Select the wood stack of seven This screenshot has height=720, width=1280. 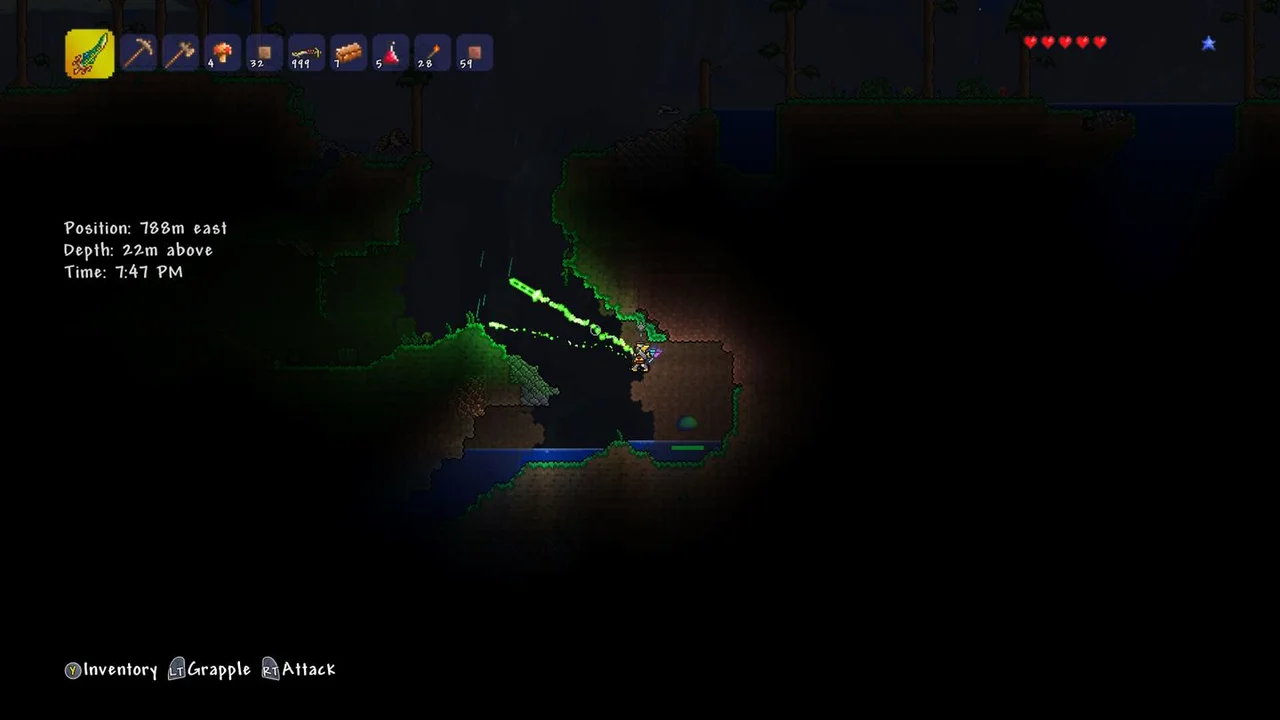click(x=348, y=52)
